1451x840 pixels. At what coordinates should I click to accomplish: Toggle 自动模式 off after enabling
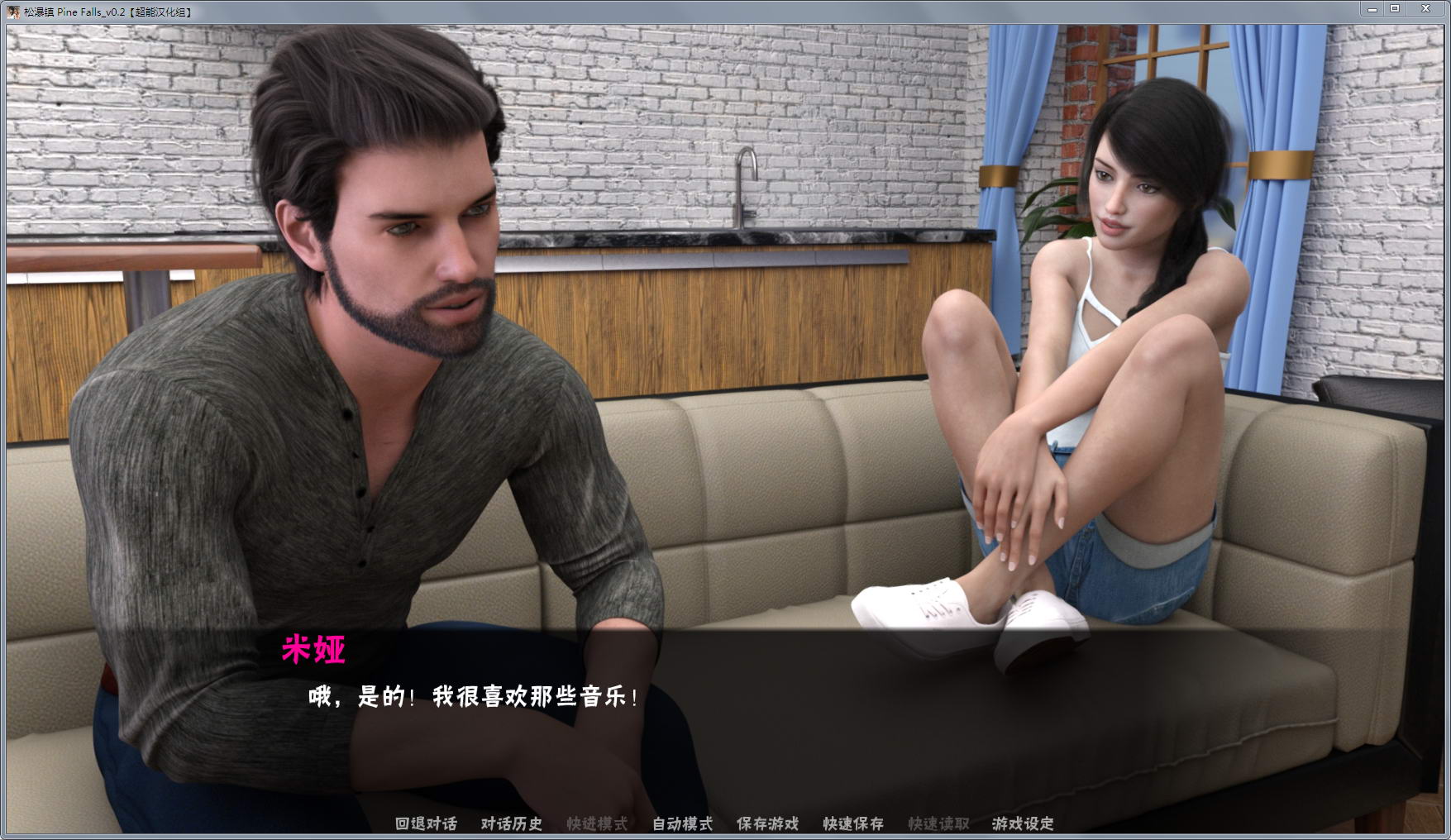681,824
